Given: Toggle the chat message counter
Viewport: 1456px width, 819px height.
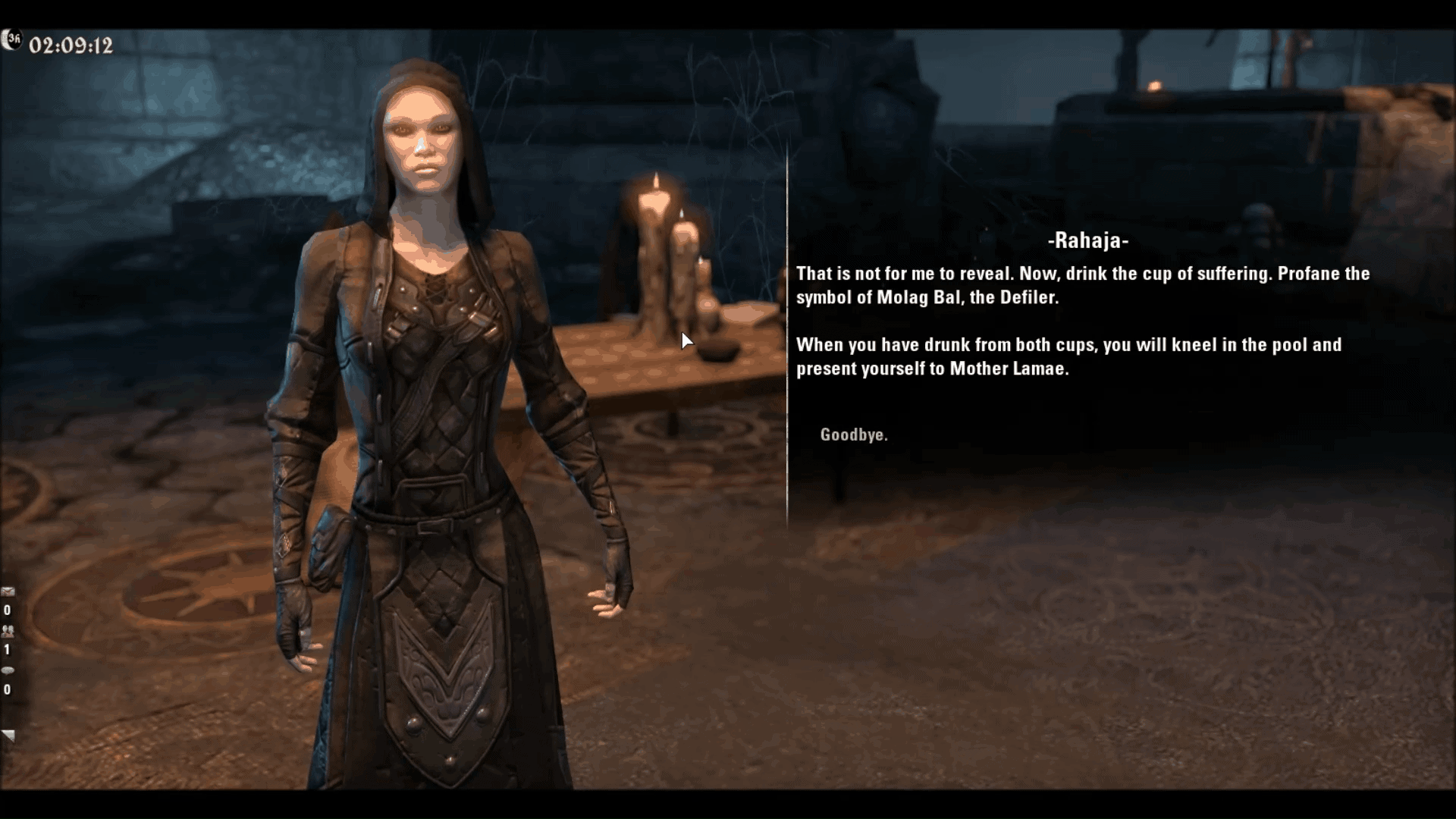Looking at the screenshot, I should click(x=8, y=690).
